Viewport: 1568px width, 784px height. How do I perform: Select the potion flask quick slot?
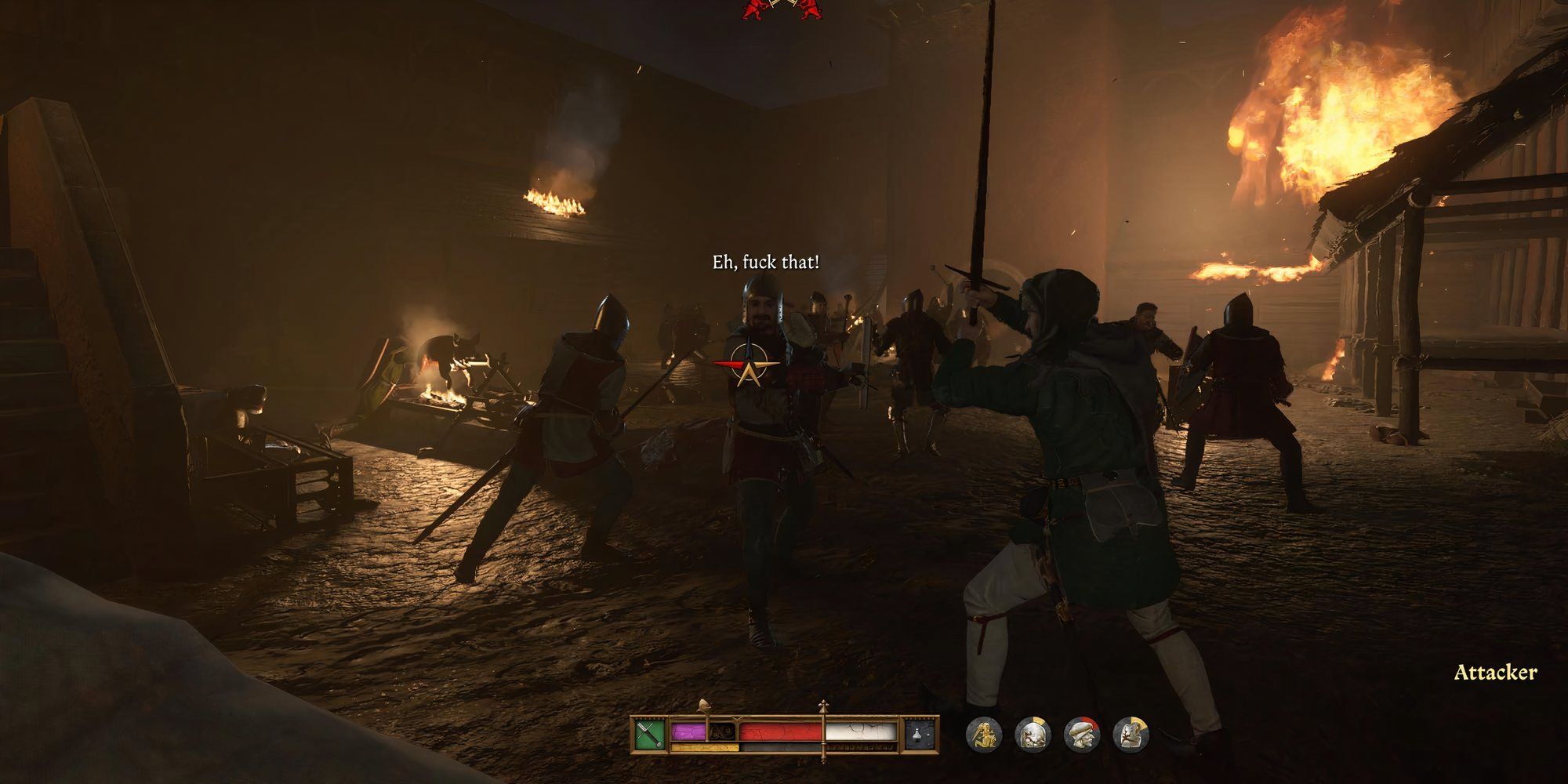point(920,734)
